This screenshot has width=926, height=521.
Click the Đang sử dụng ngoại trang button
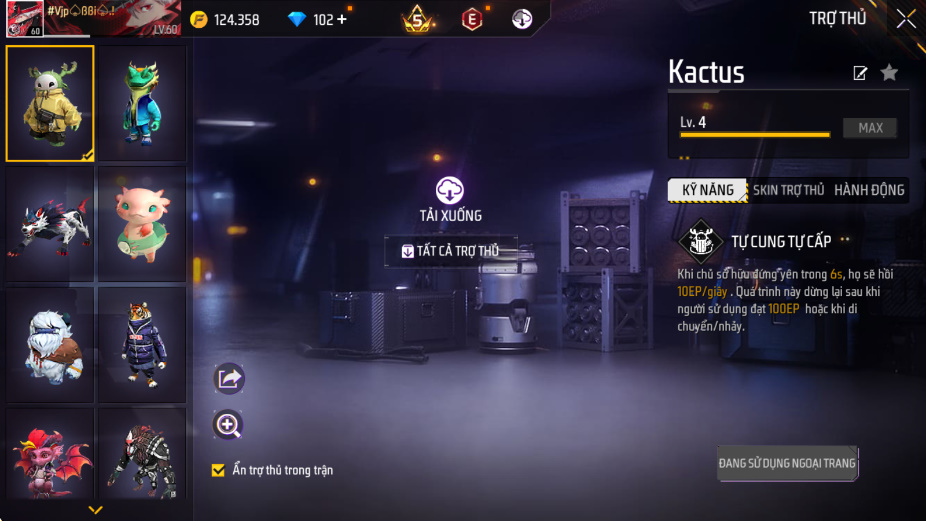coord(787,463)
